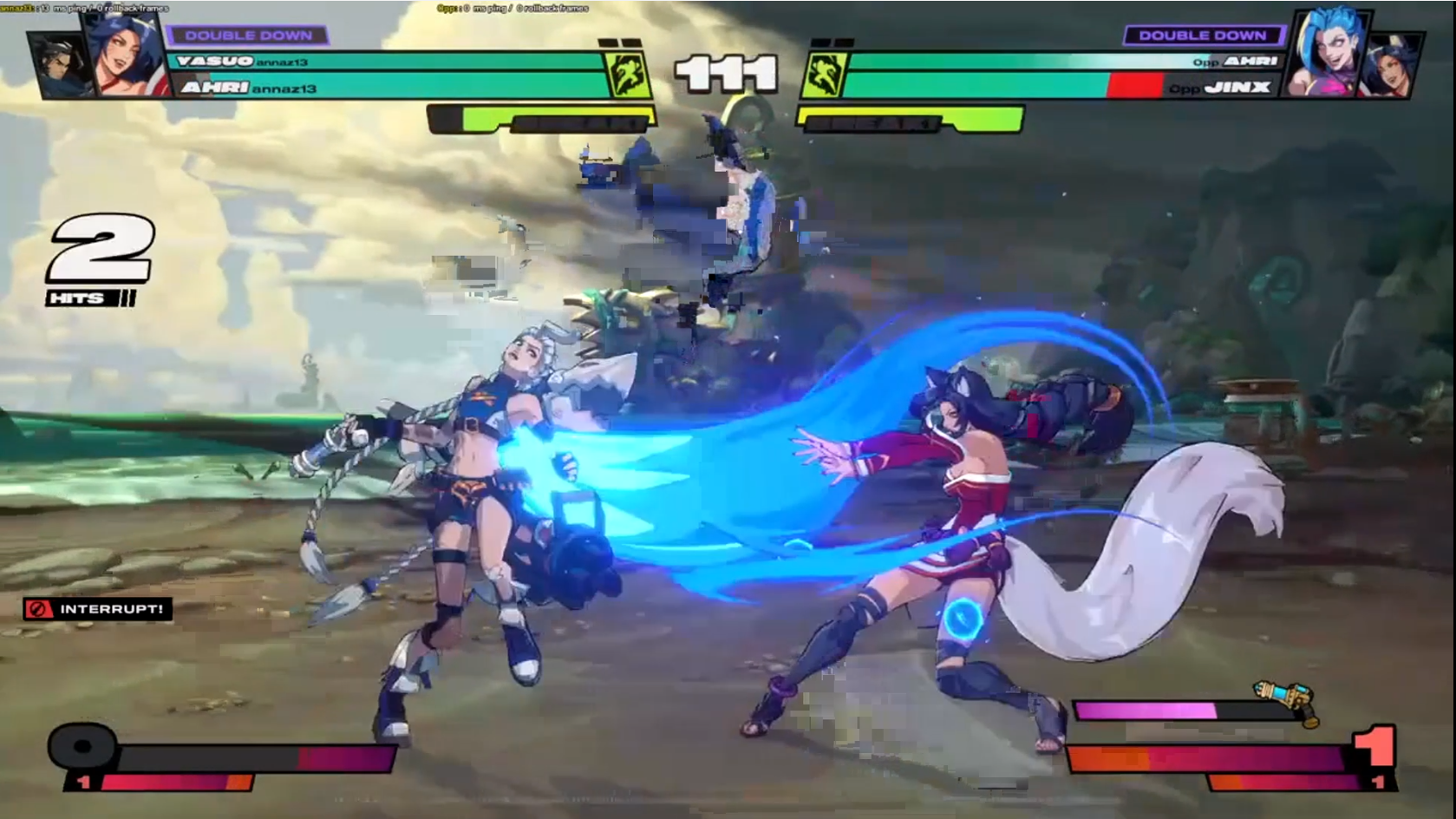Select player one's Yasuo portrait
This screenshot has height=819, width=1456.
[x=59, y=65]
